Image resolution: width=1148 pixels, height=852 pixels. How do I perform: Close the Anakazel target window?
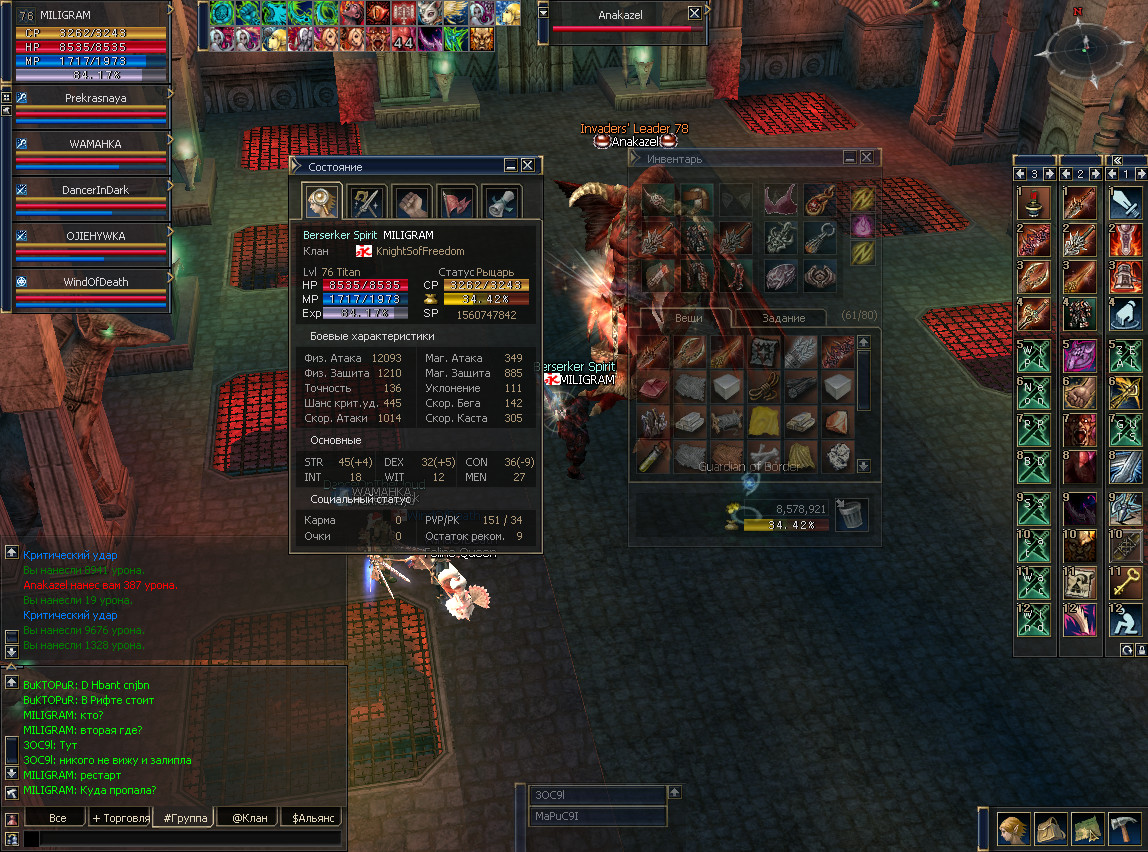(695, 14)
